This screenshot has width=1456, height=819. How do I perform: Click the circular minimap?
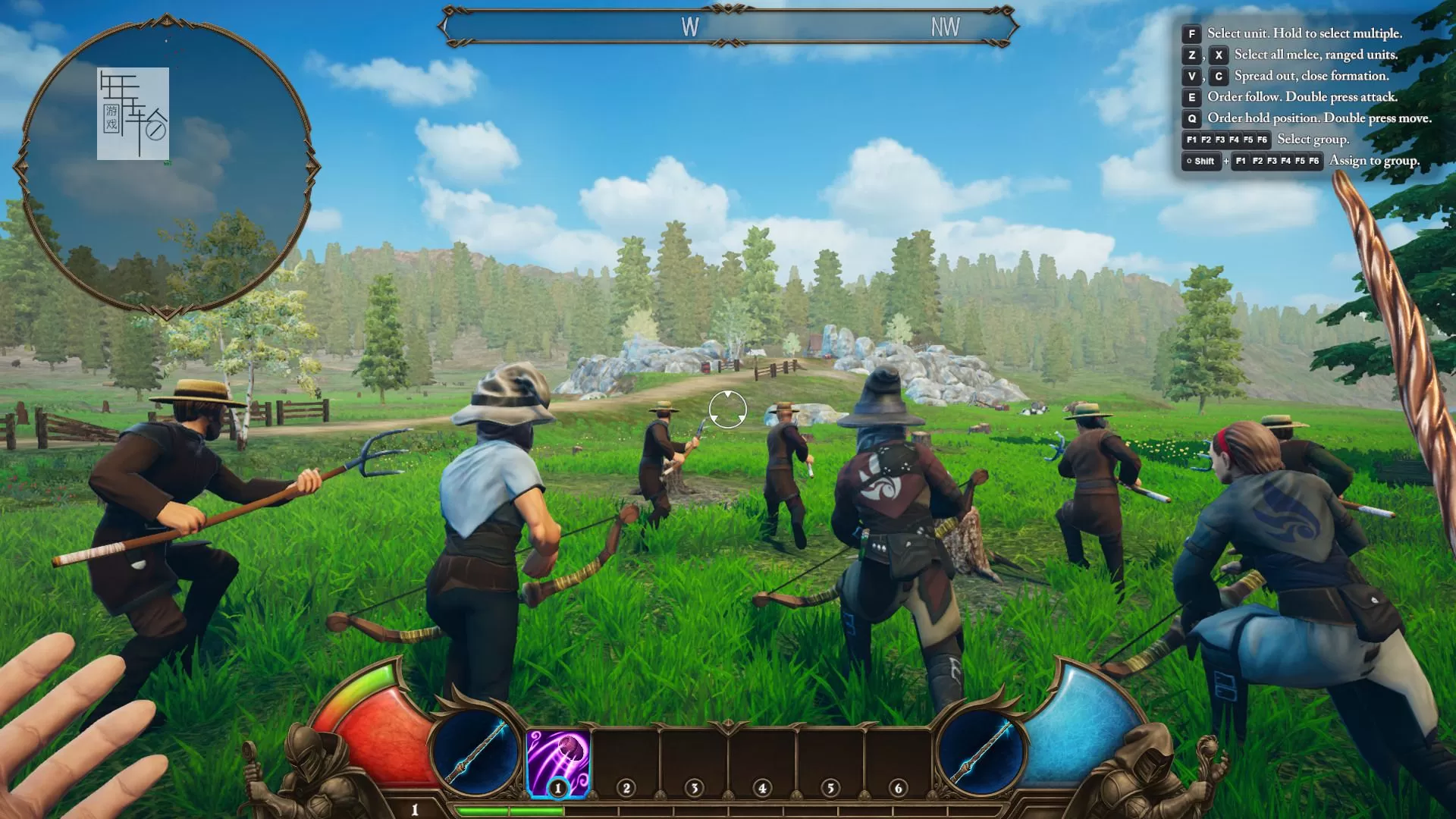coord(167,165)
